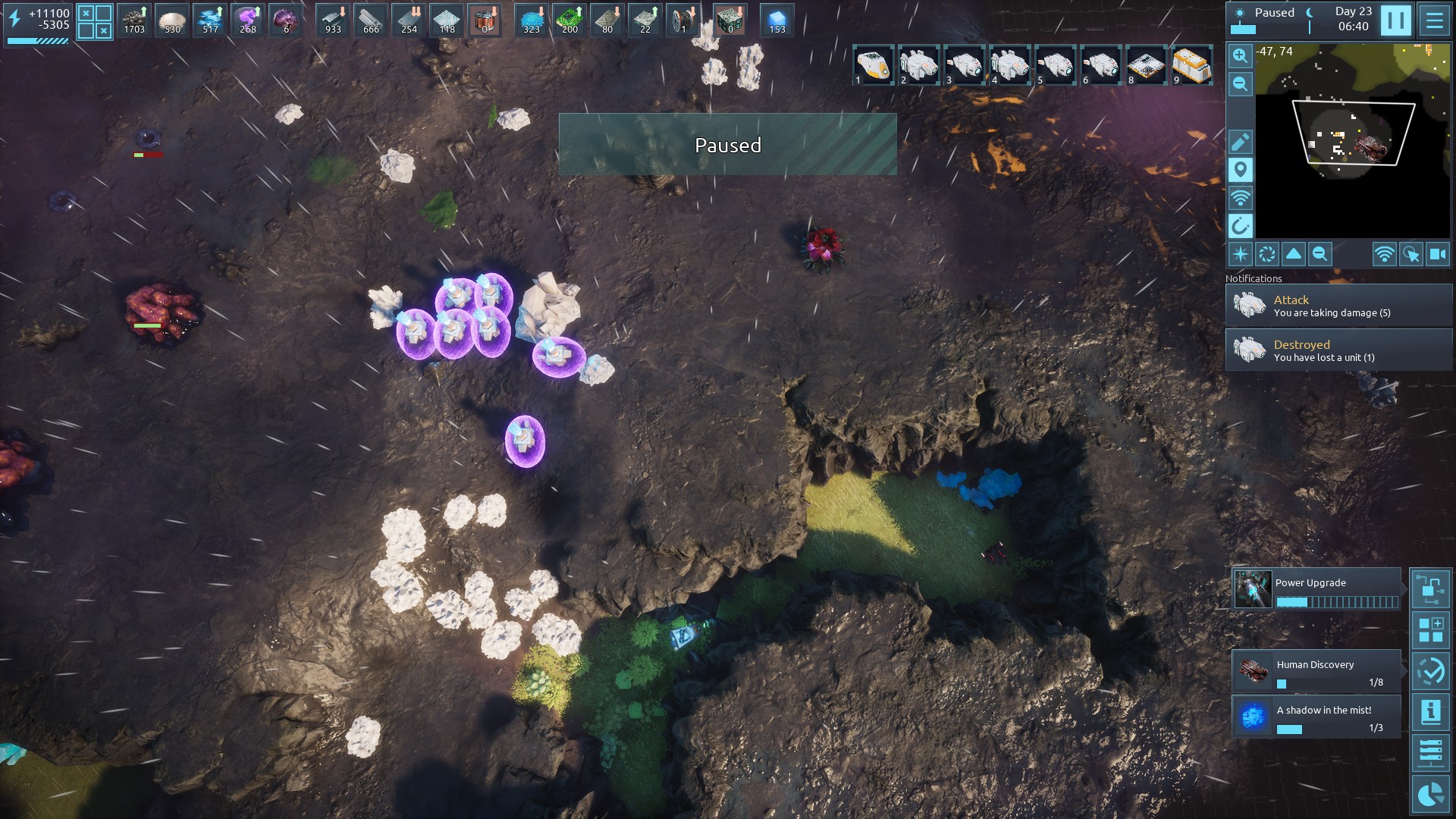This screenshot has height=819, width=1456.
Task: Select the Power Upgrade research tracker
Action: pos(1316,589)
